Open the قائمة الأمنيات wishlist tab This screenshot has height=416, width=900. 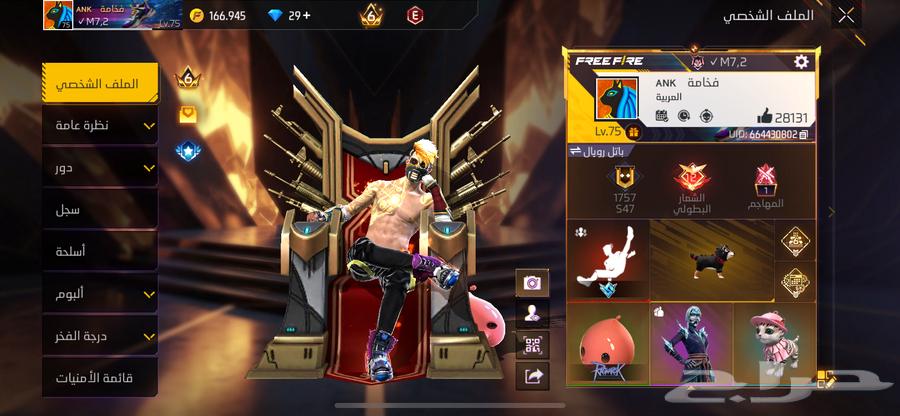[x=100, y=378]
